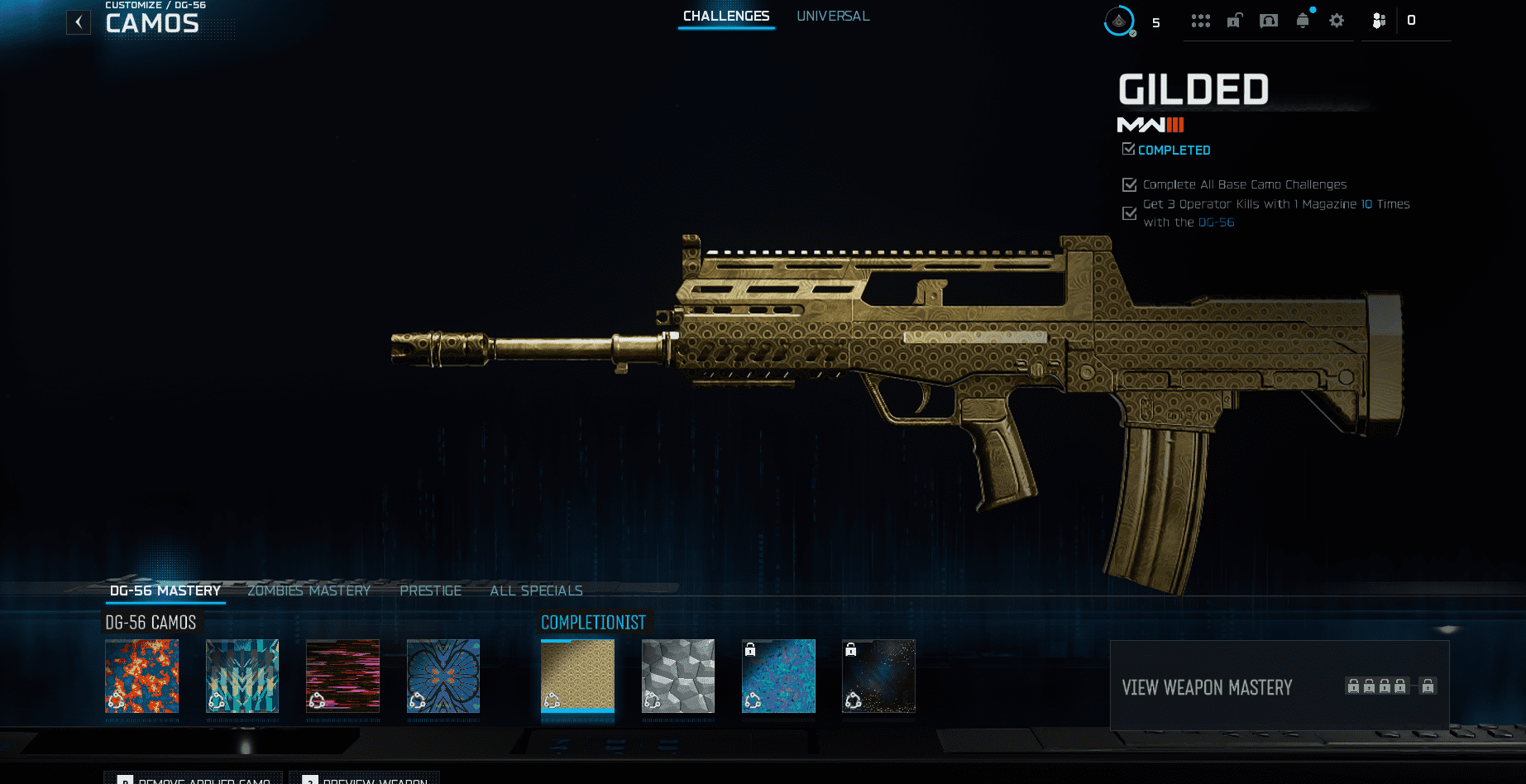Open the notifications bell
The image size is (1526, 784).
1303,21
